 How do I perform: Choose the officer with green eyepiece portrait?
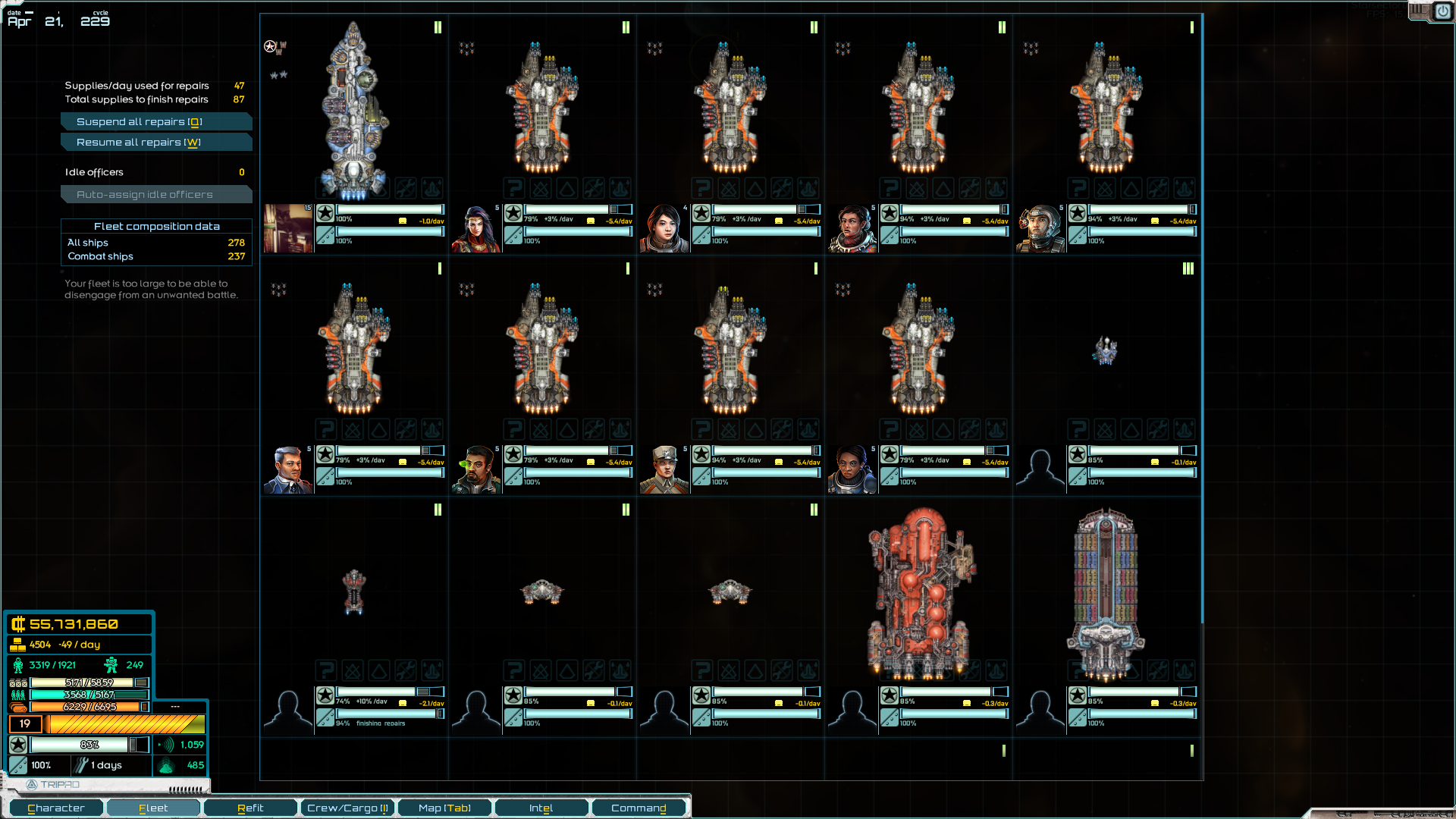[476, 469]
